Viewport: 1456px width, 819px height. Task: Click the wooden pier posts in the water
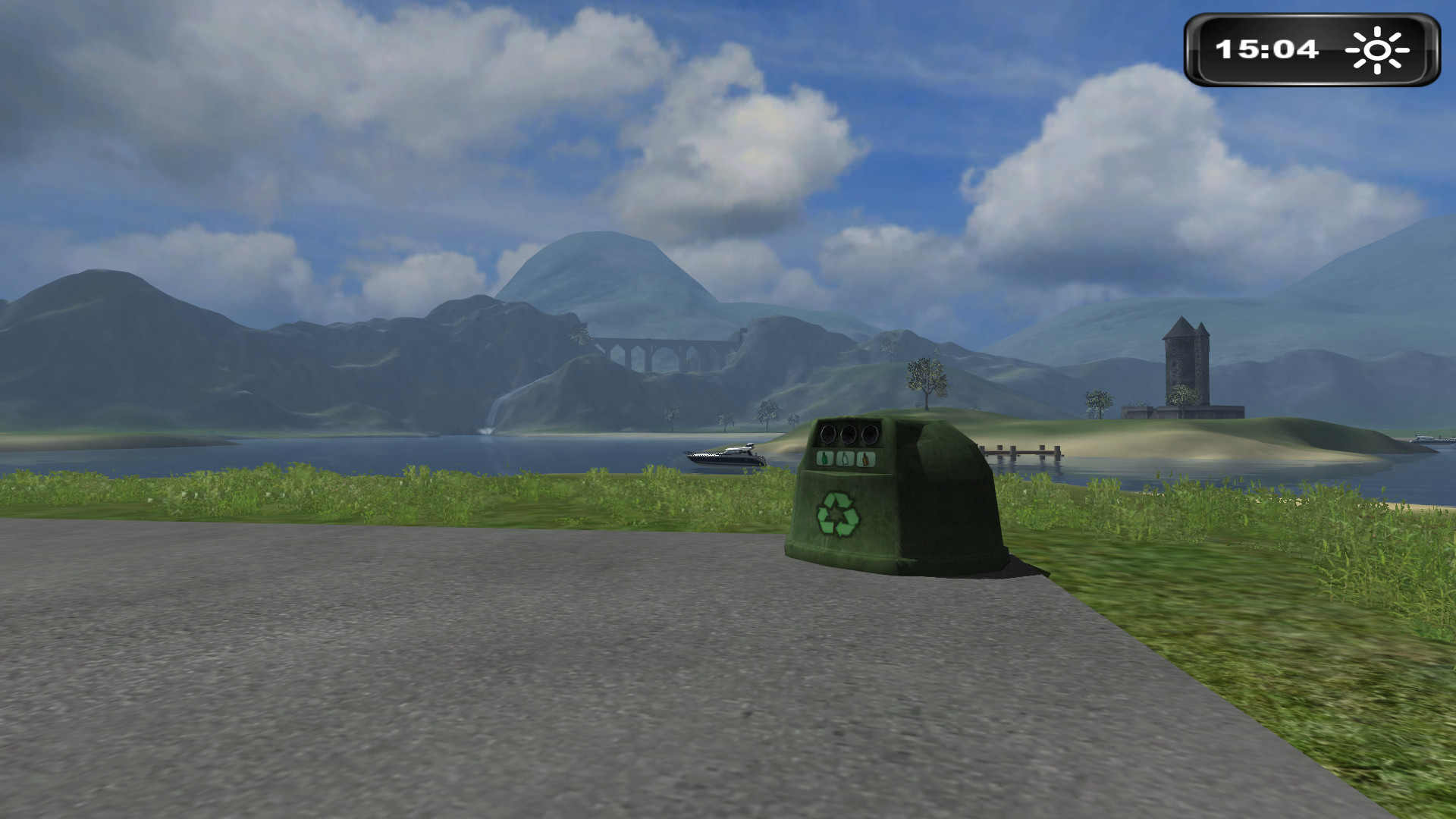pos(1021,450)
